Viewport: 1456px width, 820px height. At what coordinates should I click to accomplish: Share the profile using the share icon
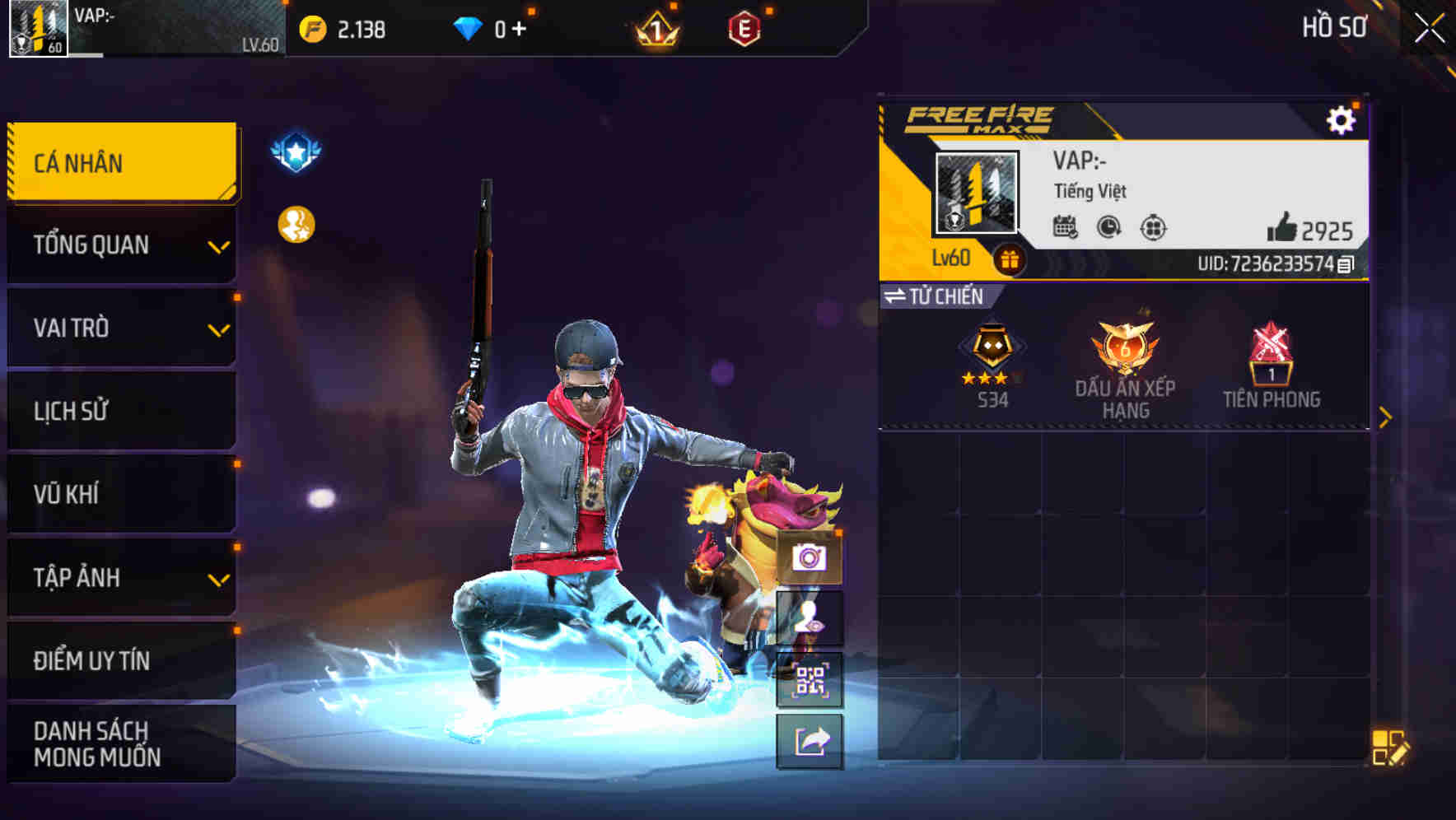coord(811,739)
